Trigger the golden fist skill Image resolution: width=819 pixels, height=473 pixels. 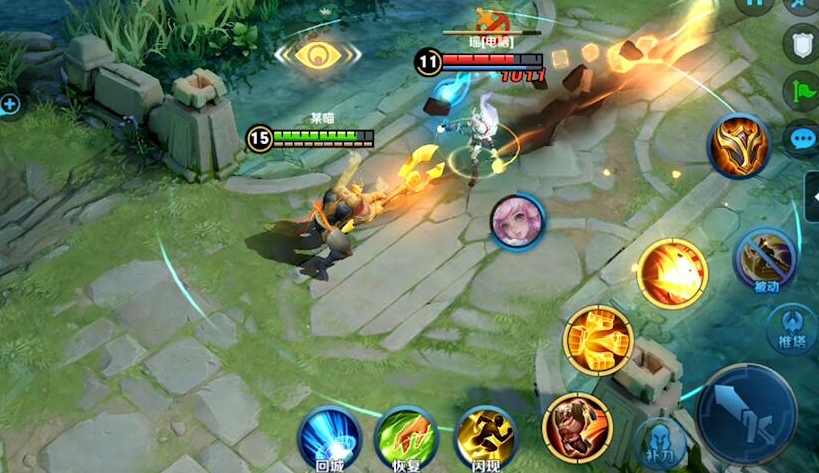pos(598,340)
